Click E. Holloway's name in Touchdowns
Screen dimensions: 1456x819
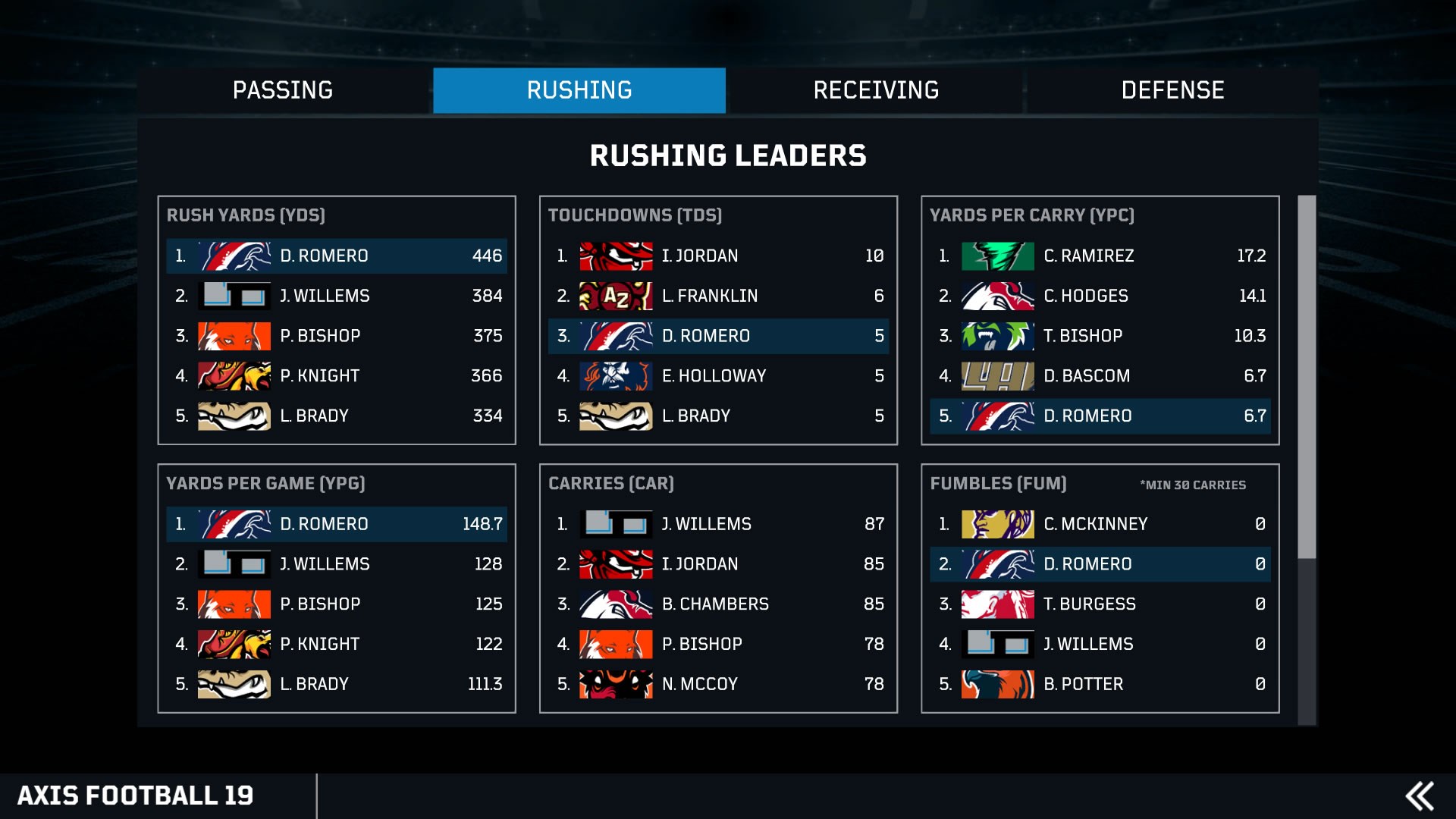click(x=714, y=375)
